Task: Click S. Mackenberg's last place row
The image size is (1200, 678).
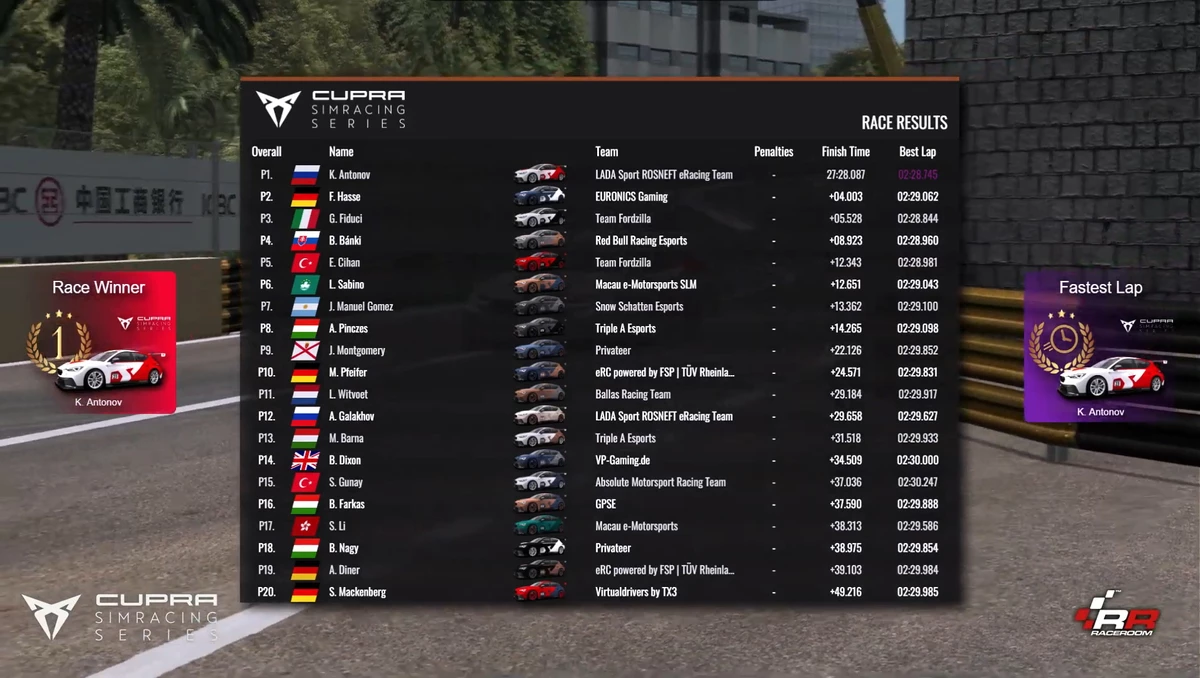Action: (600, 593)
